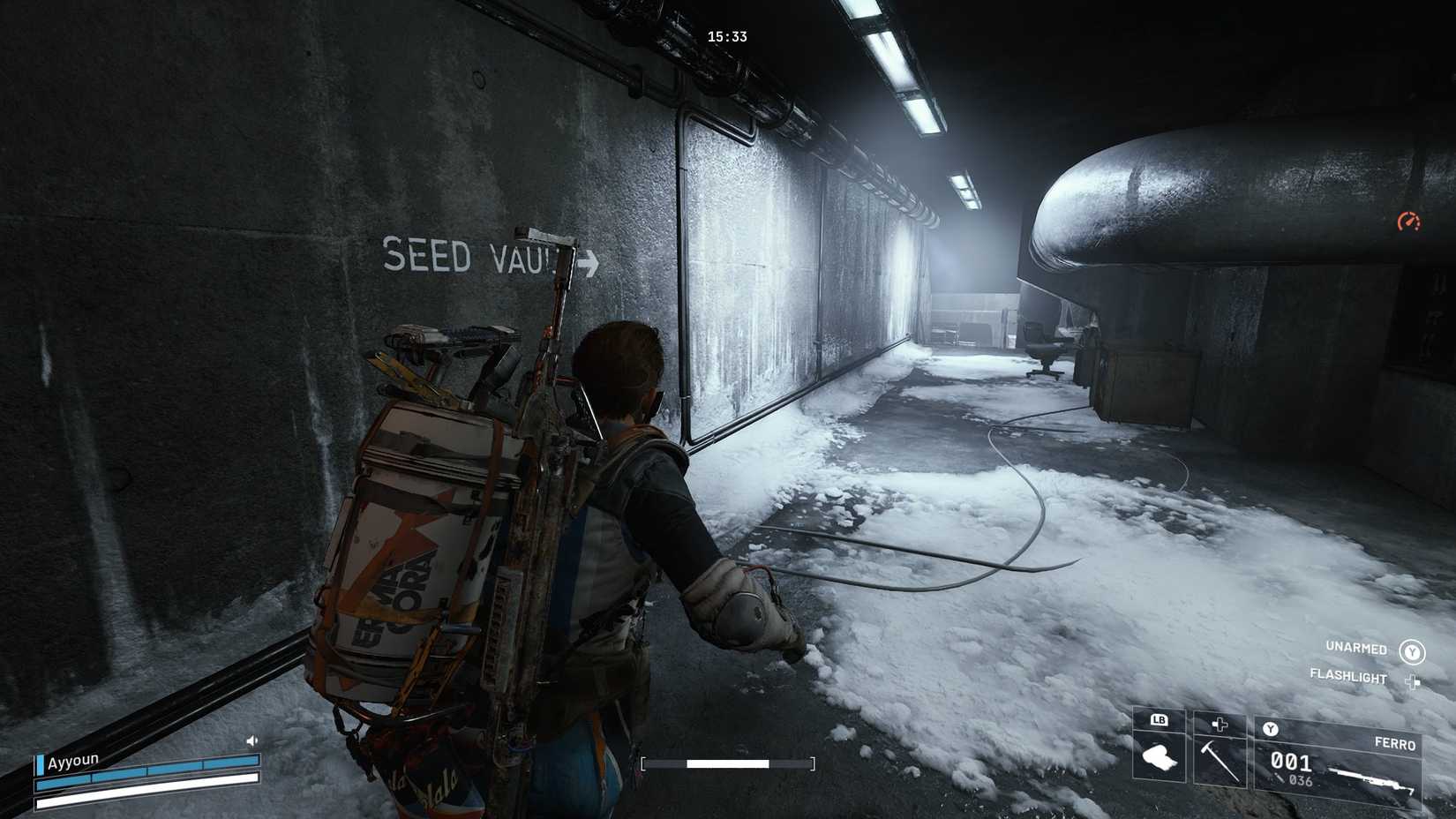
Task: Click the bullet icon next to the 036 reserve ammo
Action: pos(1280,776)
